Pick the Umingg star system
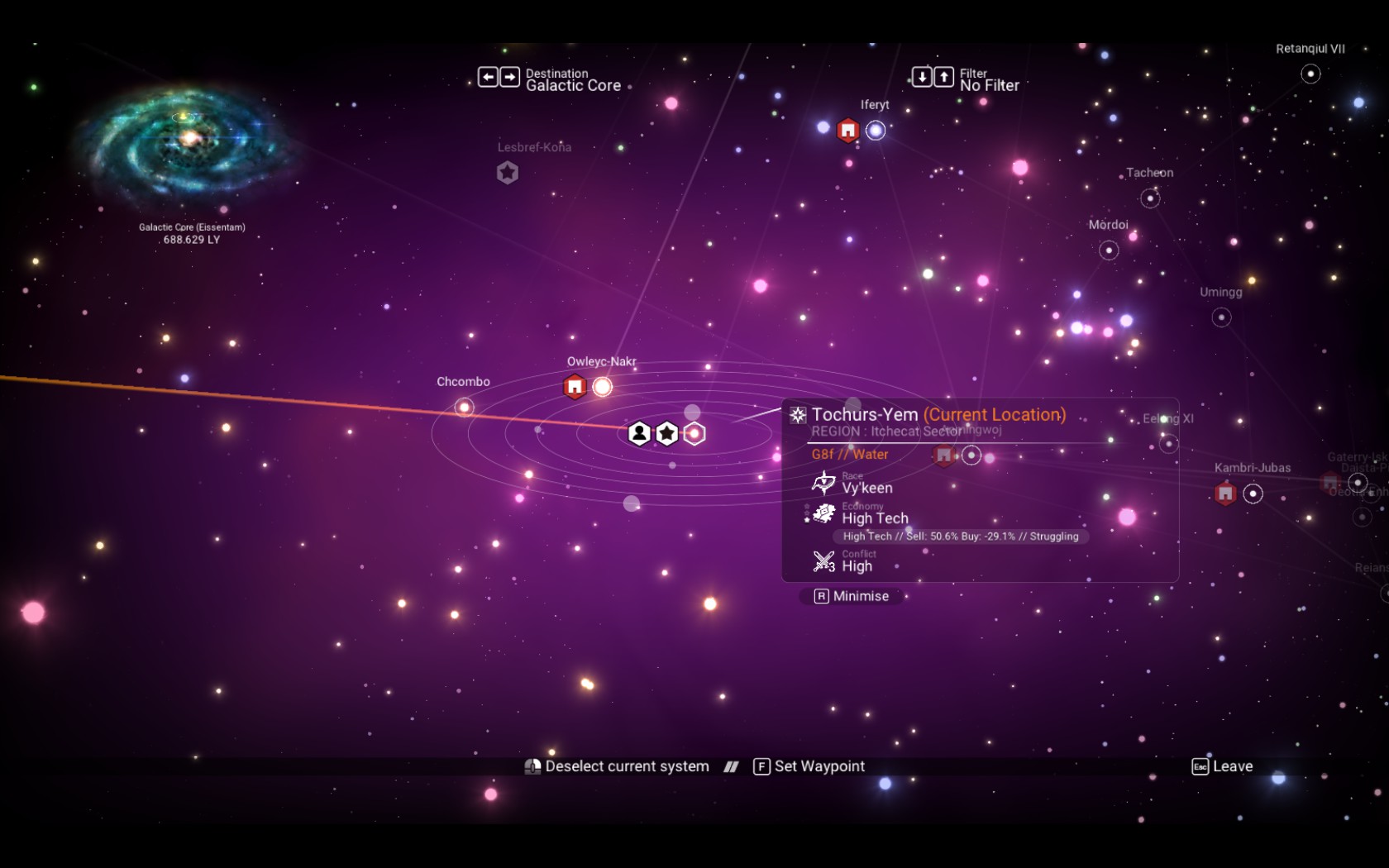The height and width of the screenshot is (868, 1389). [1221, 317]
